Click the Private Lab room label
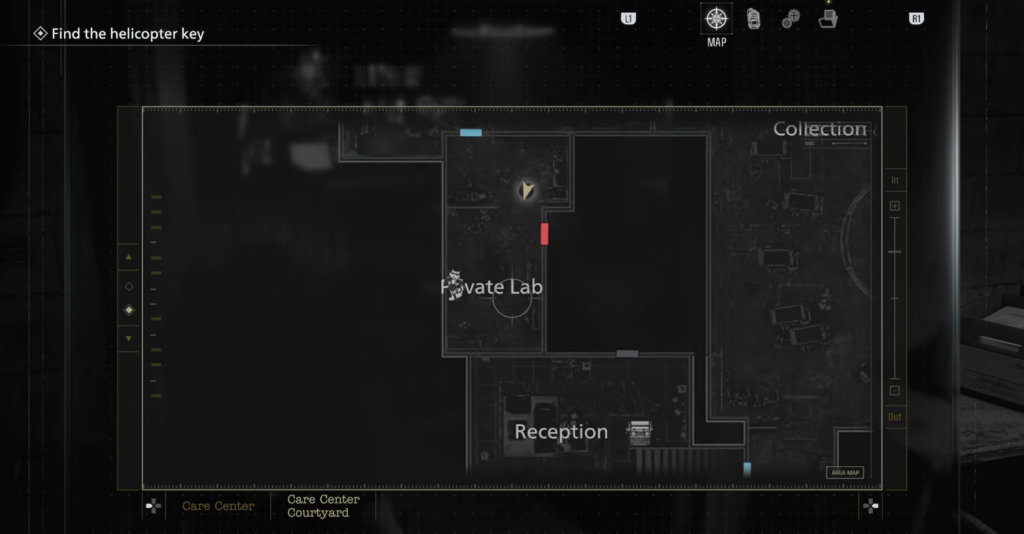This screenshot has height=534, width=1024. 493,287
